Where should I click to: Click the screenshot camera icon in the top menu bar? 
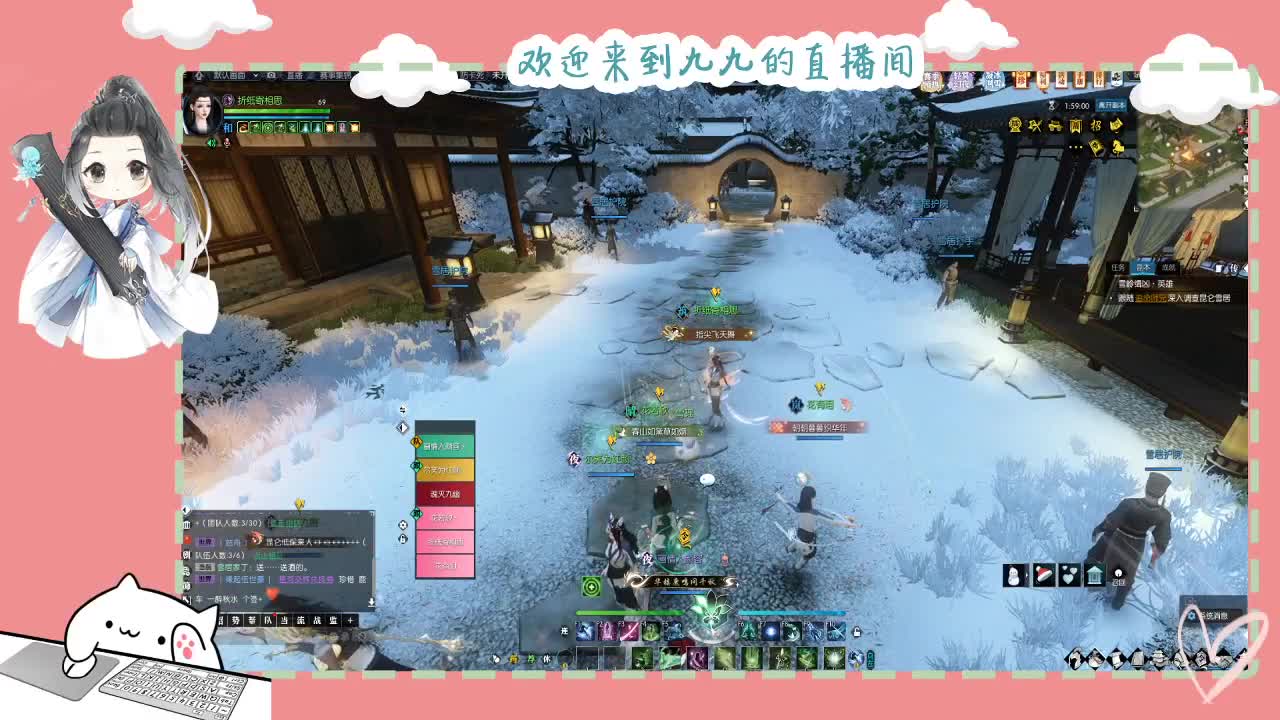coord(271,75)
